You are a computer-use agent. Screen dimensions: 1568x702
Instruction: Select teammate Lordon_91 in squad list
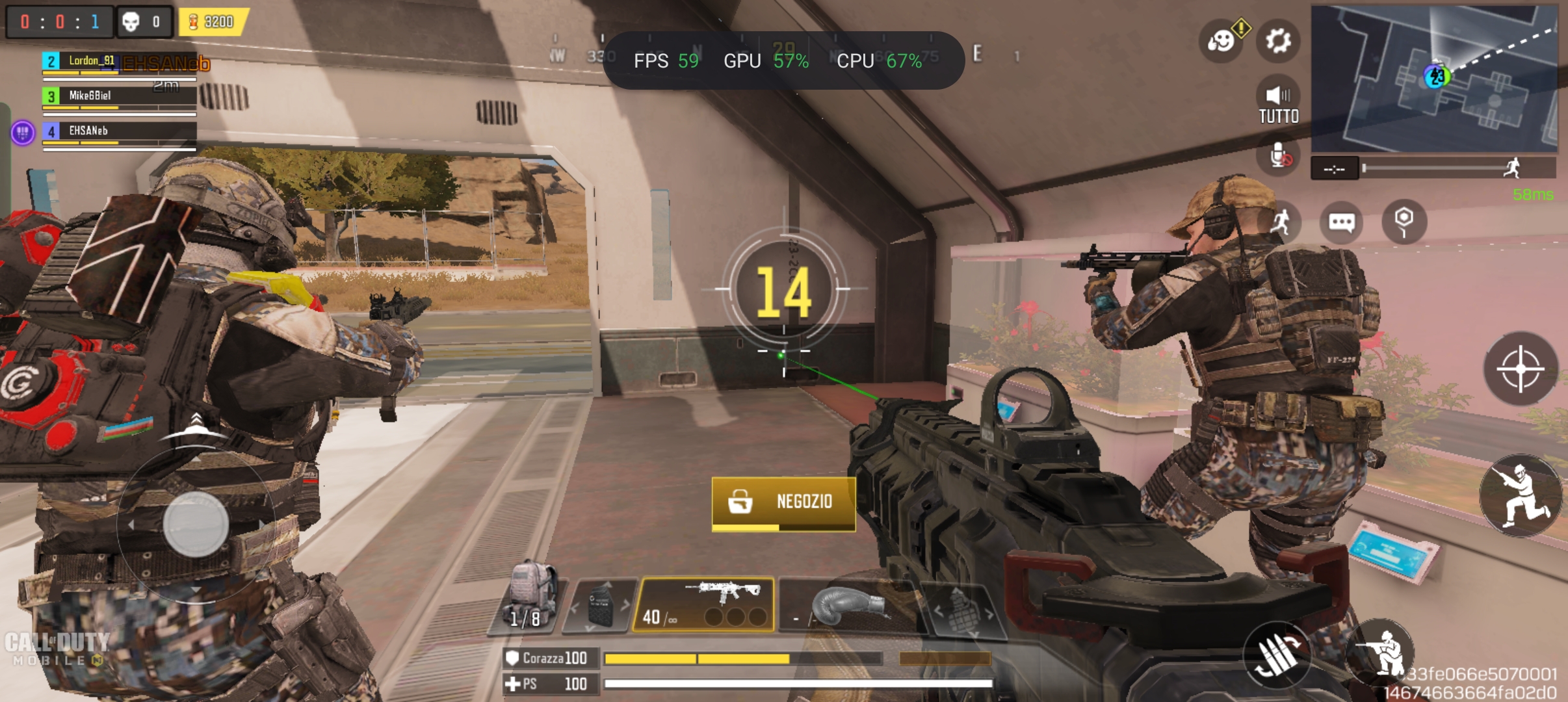coord(119,62)
